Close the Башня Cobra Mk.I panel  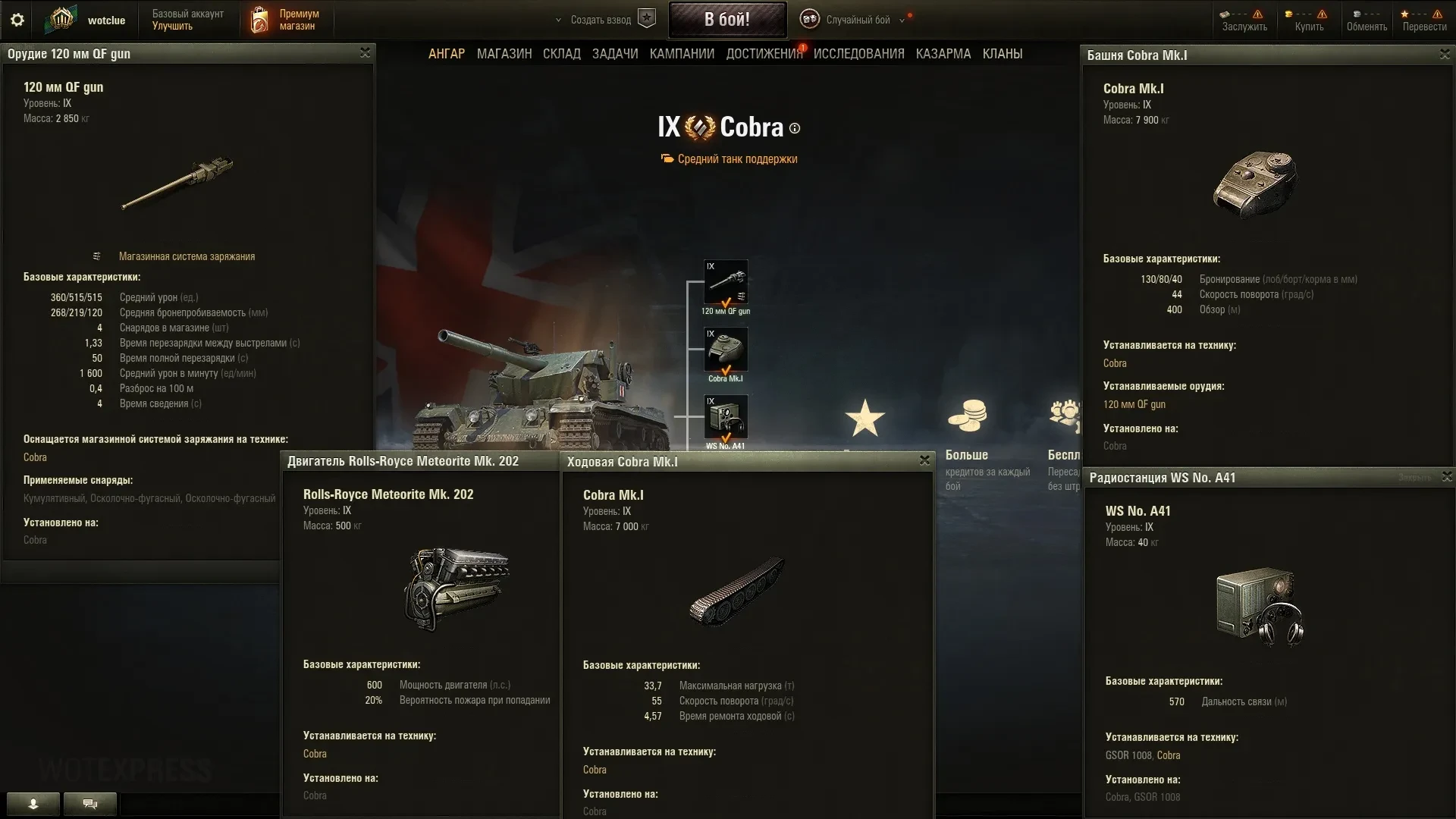(1445, 55)
